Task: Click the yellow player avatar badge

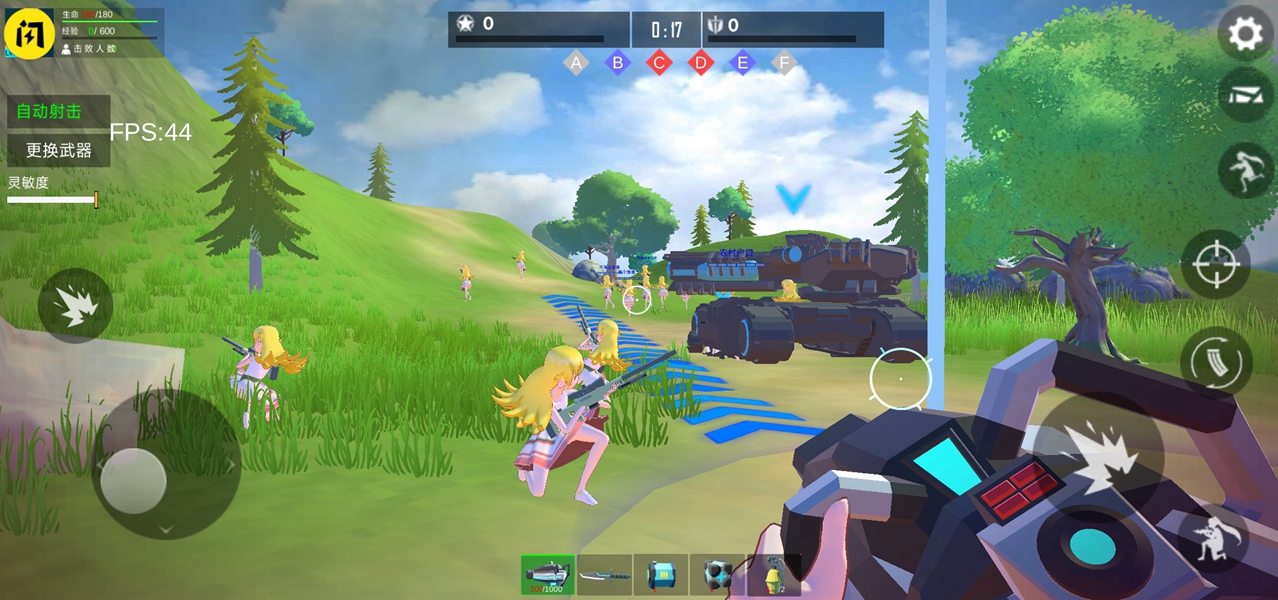Action: 30,33
